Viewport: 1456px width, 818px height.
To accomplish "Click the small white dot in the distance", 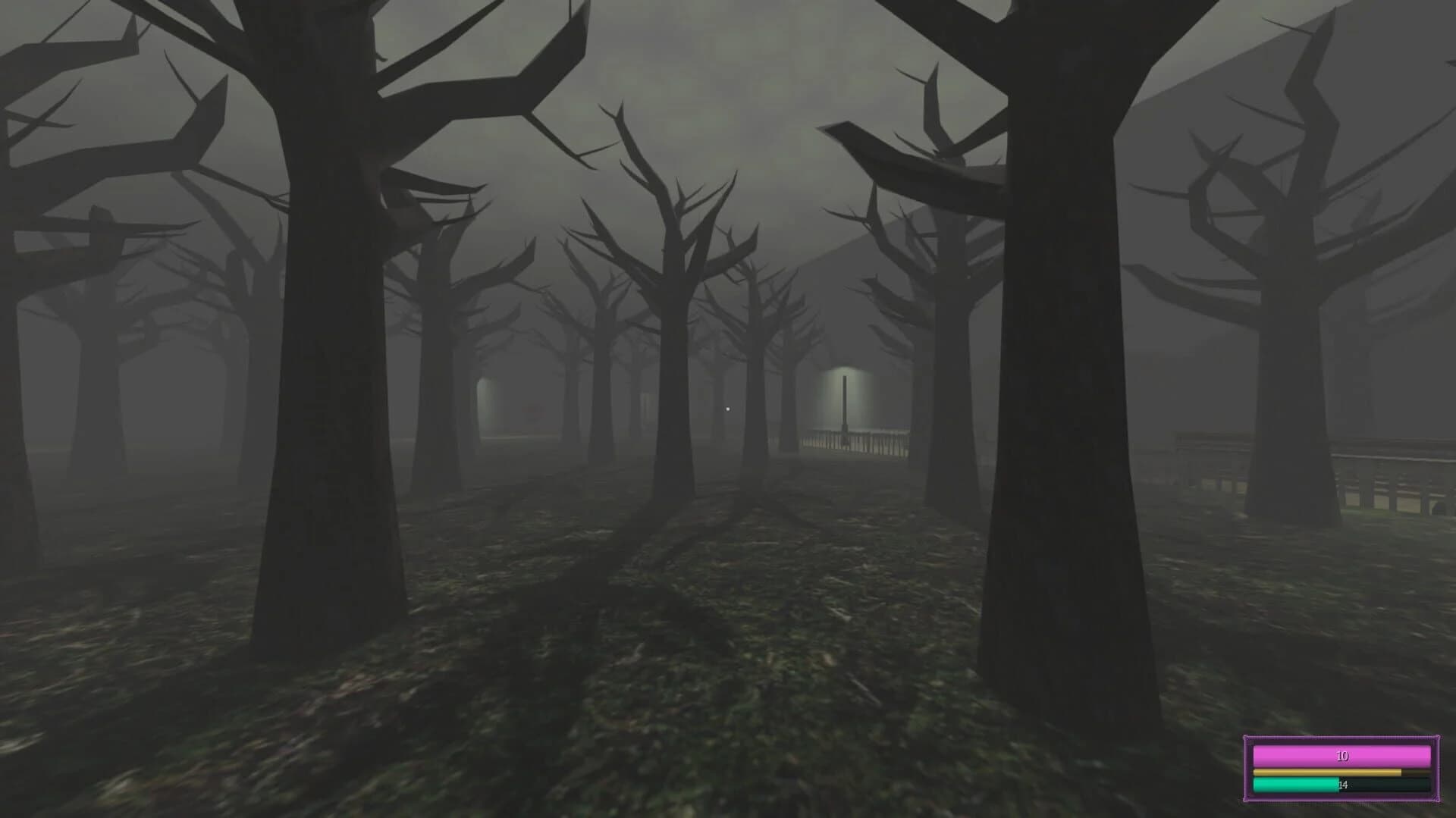I will click(x=728, y=409).
